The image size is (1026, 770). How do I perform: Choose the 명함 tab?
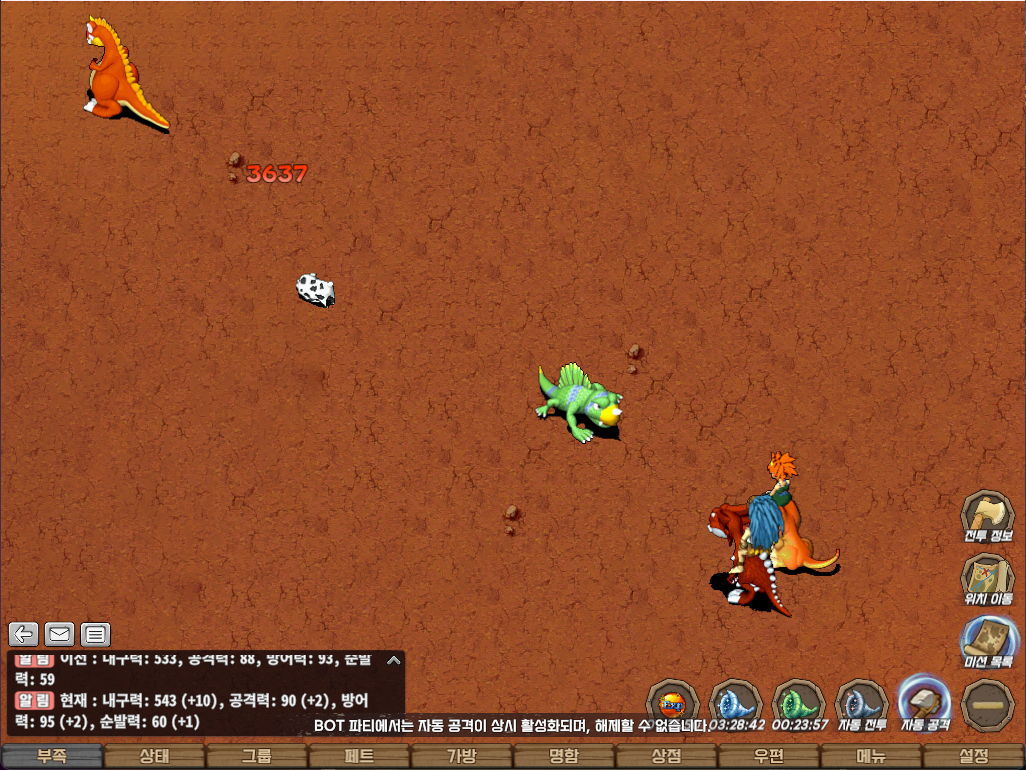tap(564, 757)
